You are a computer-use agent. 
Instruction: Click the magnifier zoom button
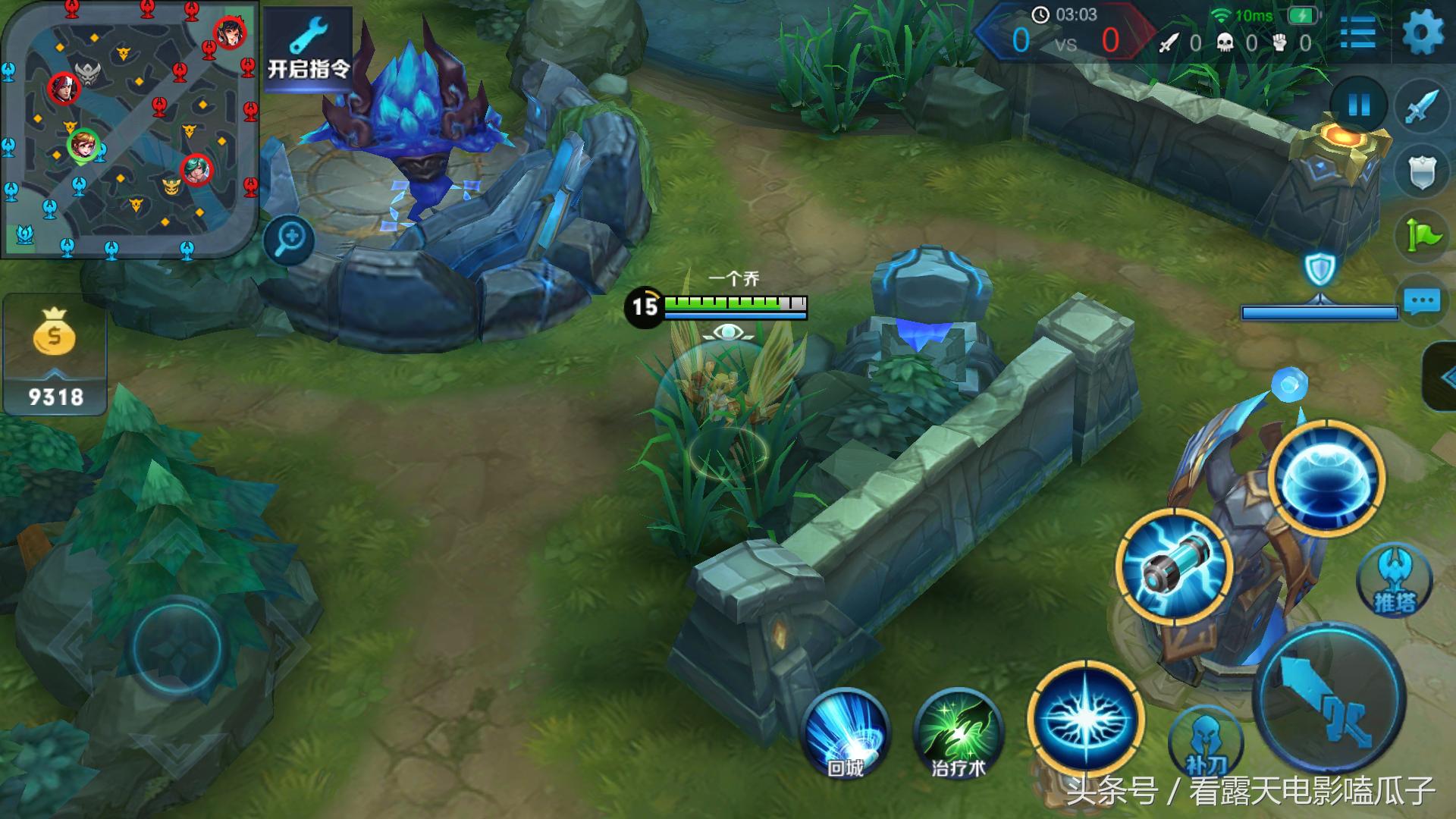pos(290,241)
